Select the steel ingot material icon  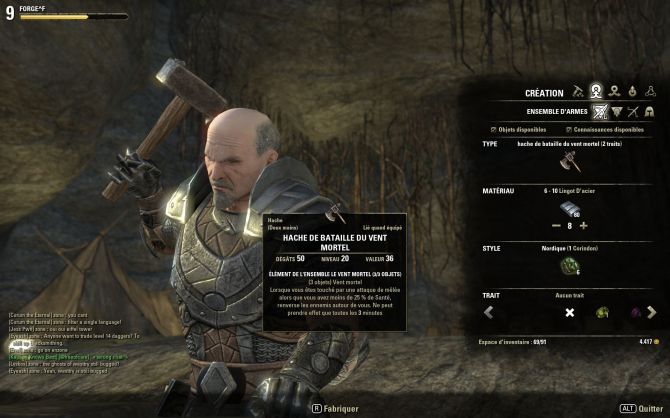click(x=570, y=208)
